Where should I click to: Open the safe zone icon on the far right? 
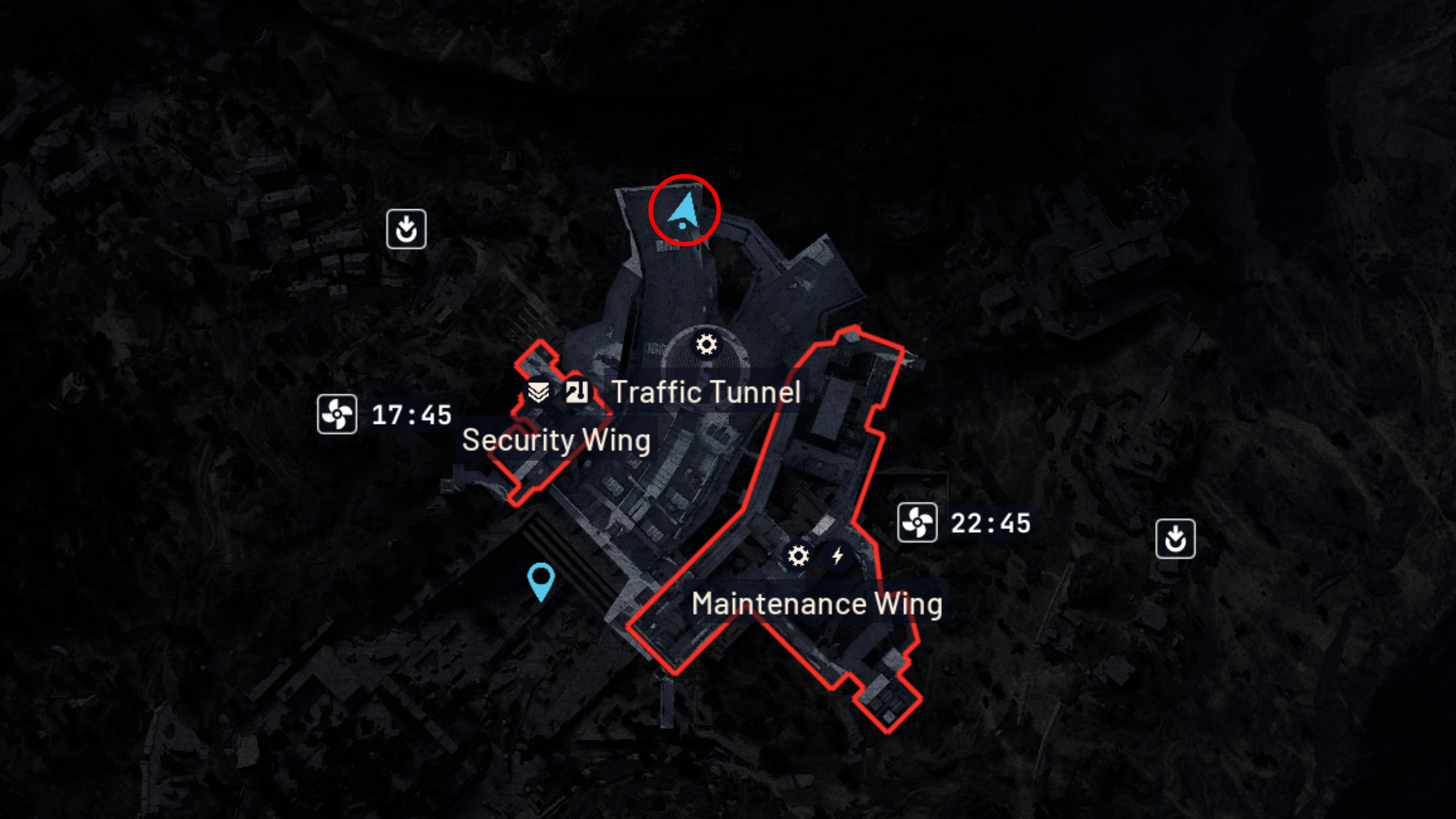click(1174, 539)
